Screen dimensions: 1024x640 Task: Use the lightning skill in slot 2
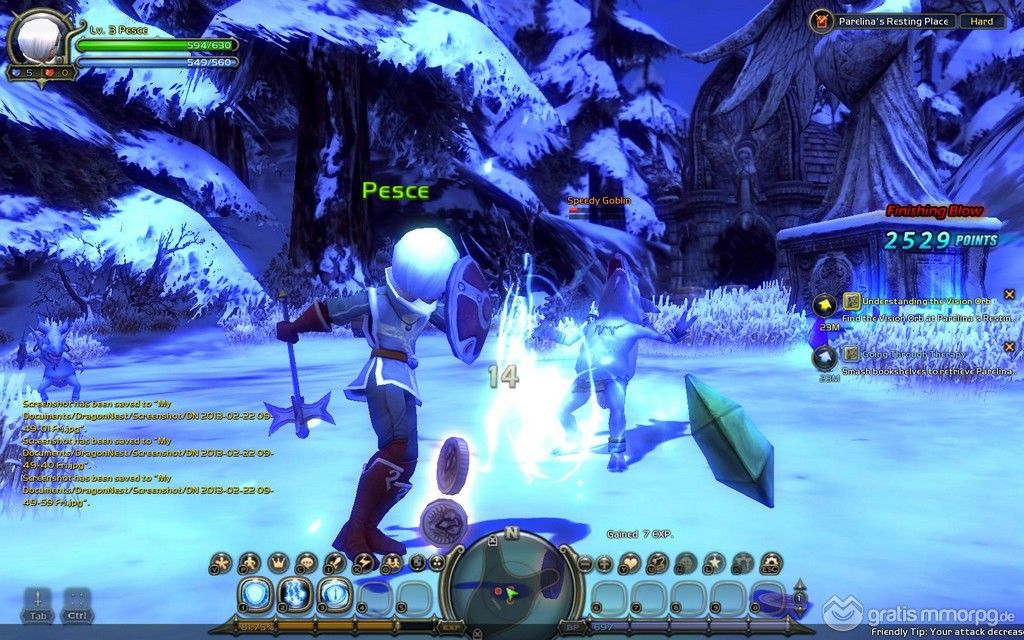pos(295,595)
